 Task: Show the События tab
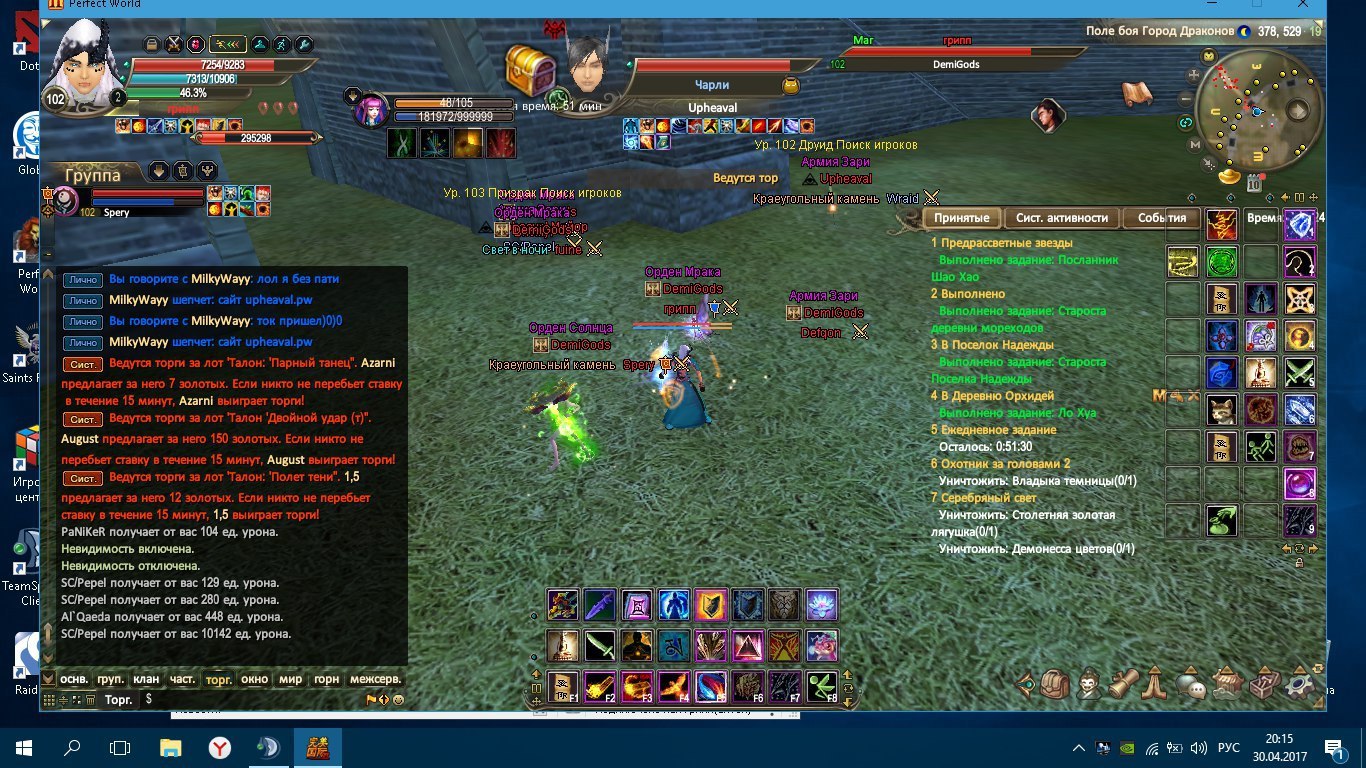tap(1161, 218)
